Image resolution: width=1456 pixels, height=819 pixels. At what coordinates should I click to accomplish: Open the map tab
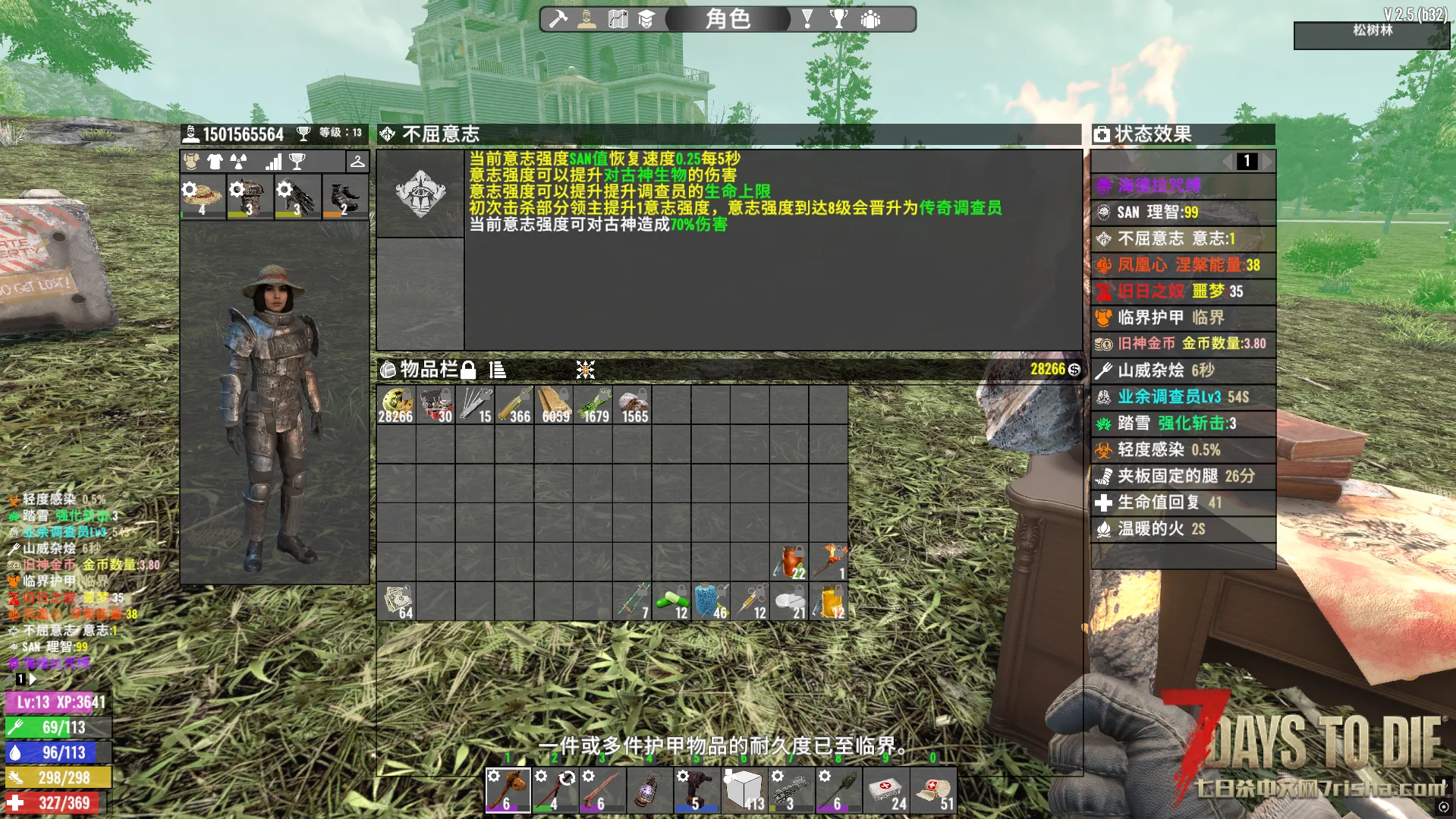click(618, 19)
